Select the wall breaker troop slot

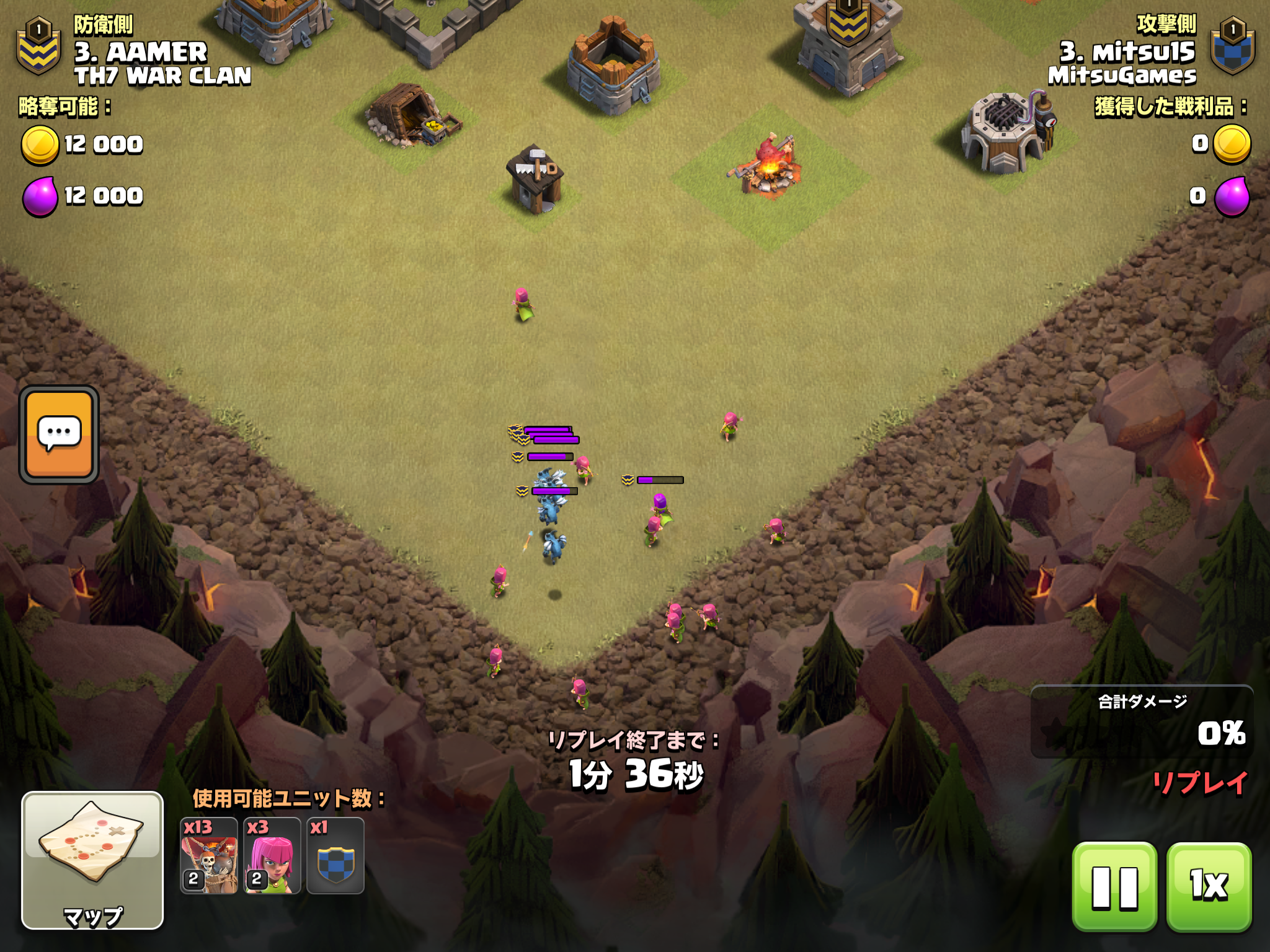click(x=209, y=856)
